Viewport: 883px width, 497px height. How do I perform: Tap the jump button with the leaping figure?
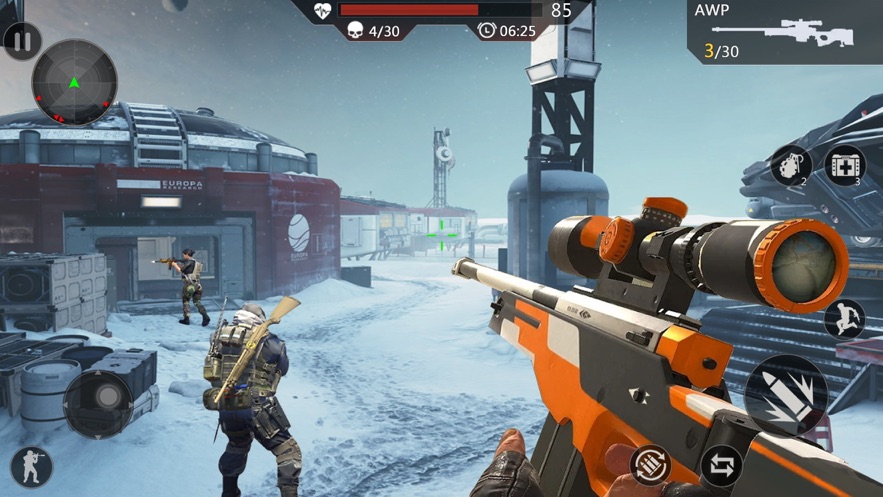click(844, 319)
